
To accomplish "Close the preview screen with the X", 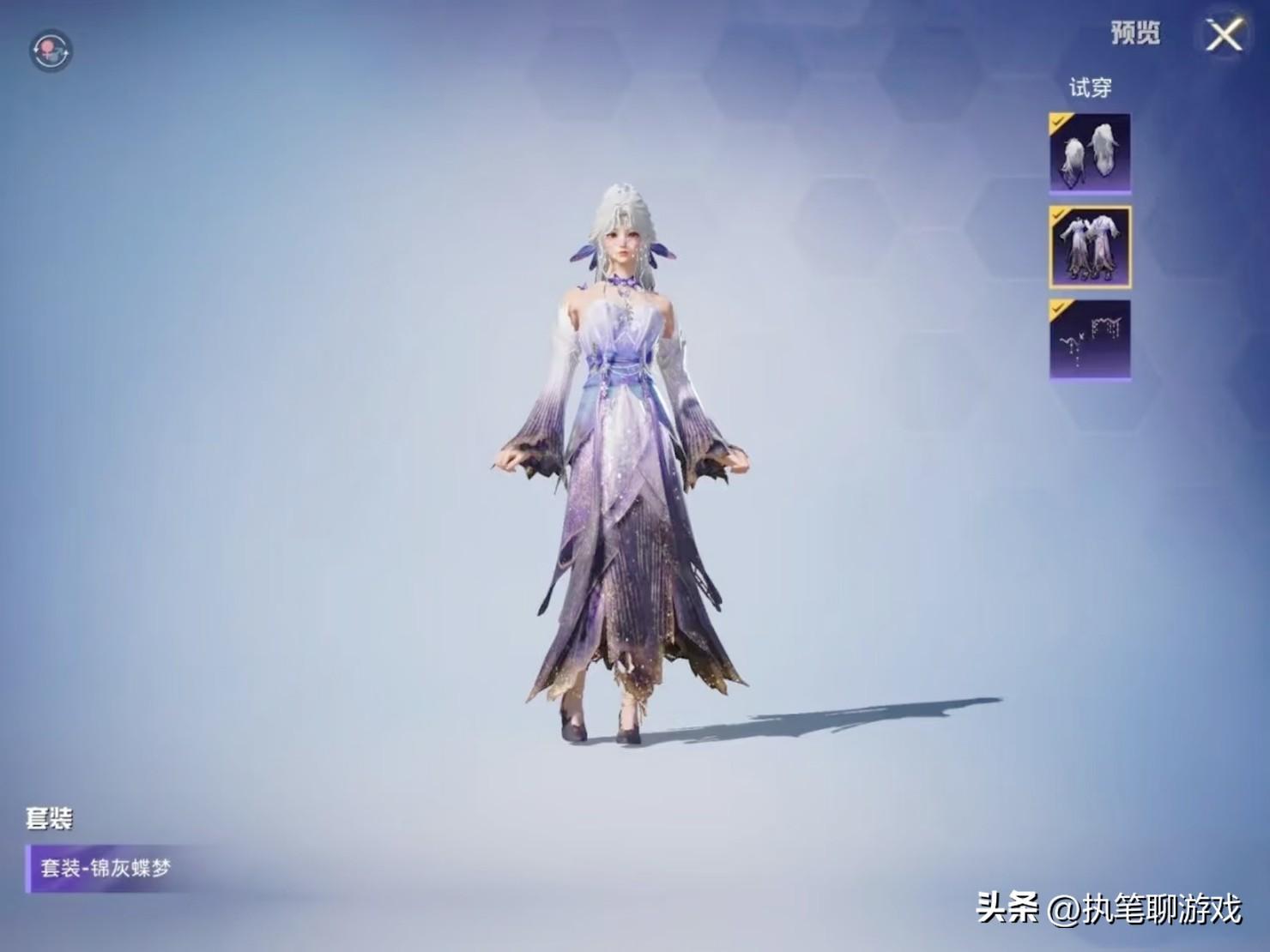I will click(x=1224, y=36).
